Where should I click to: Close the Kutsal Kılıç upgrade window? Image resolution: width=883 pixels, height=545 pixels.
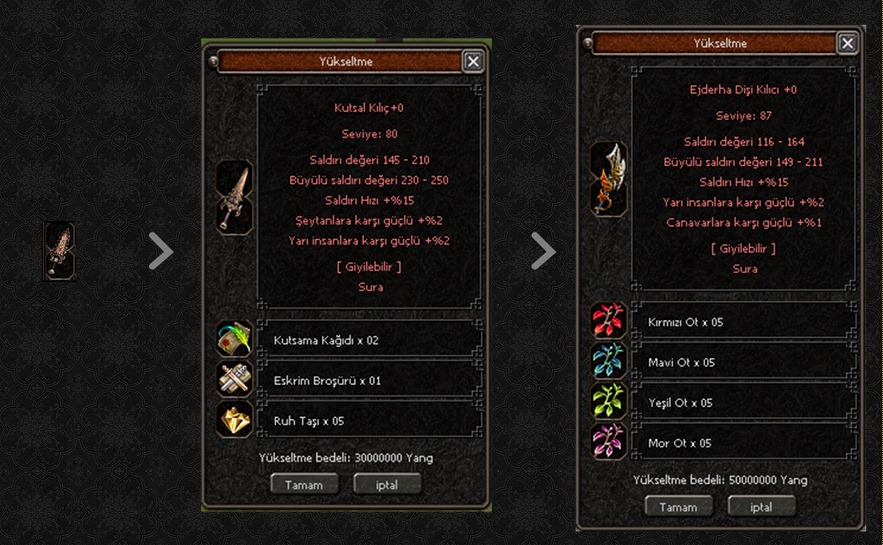[473, 61]
